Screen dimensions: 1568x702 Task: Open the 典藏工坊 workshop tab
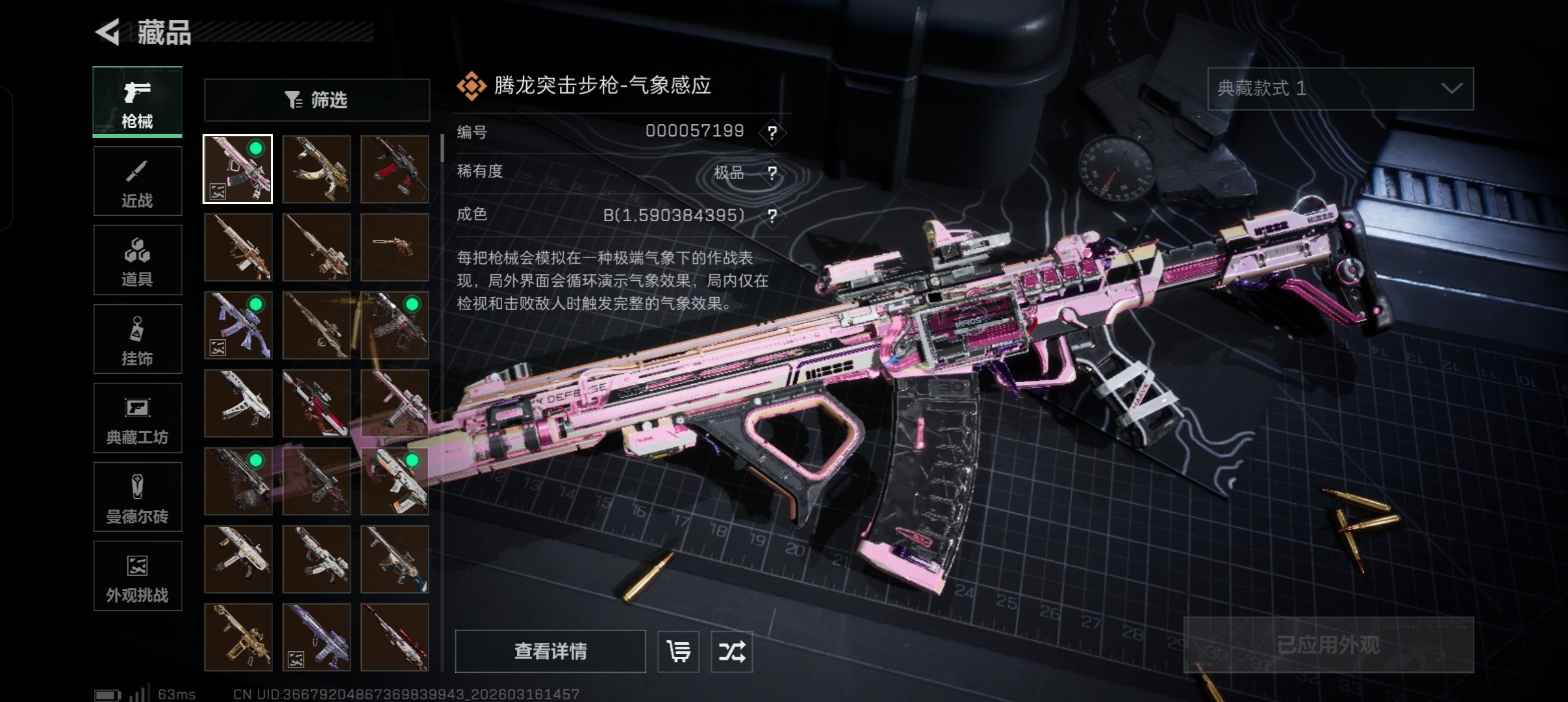(137, 418)
